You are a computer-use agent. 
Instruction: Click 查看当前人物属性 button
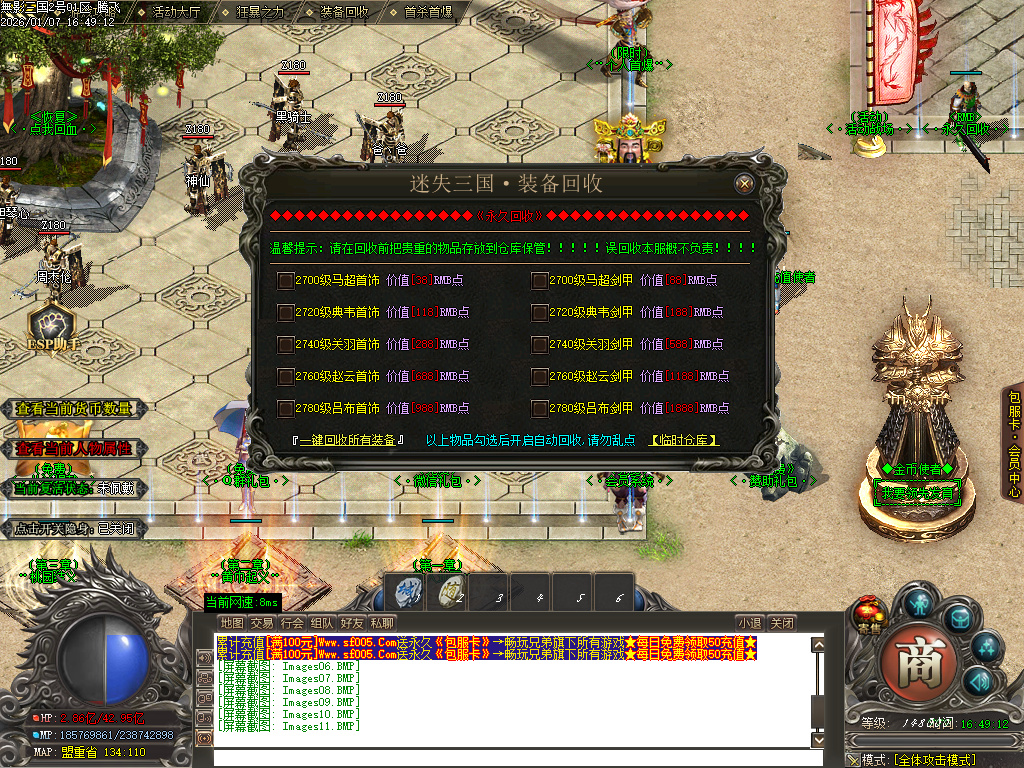click(x=76, y=448)
